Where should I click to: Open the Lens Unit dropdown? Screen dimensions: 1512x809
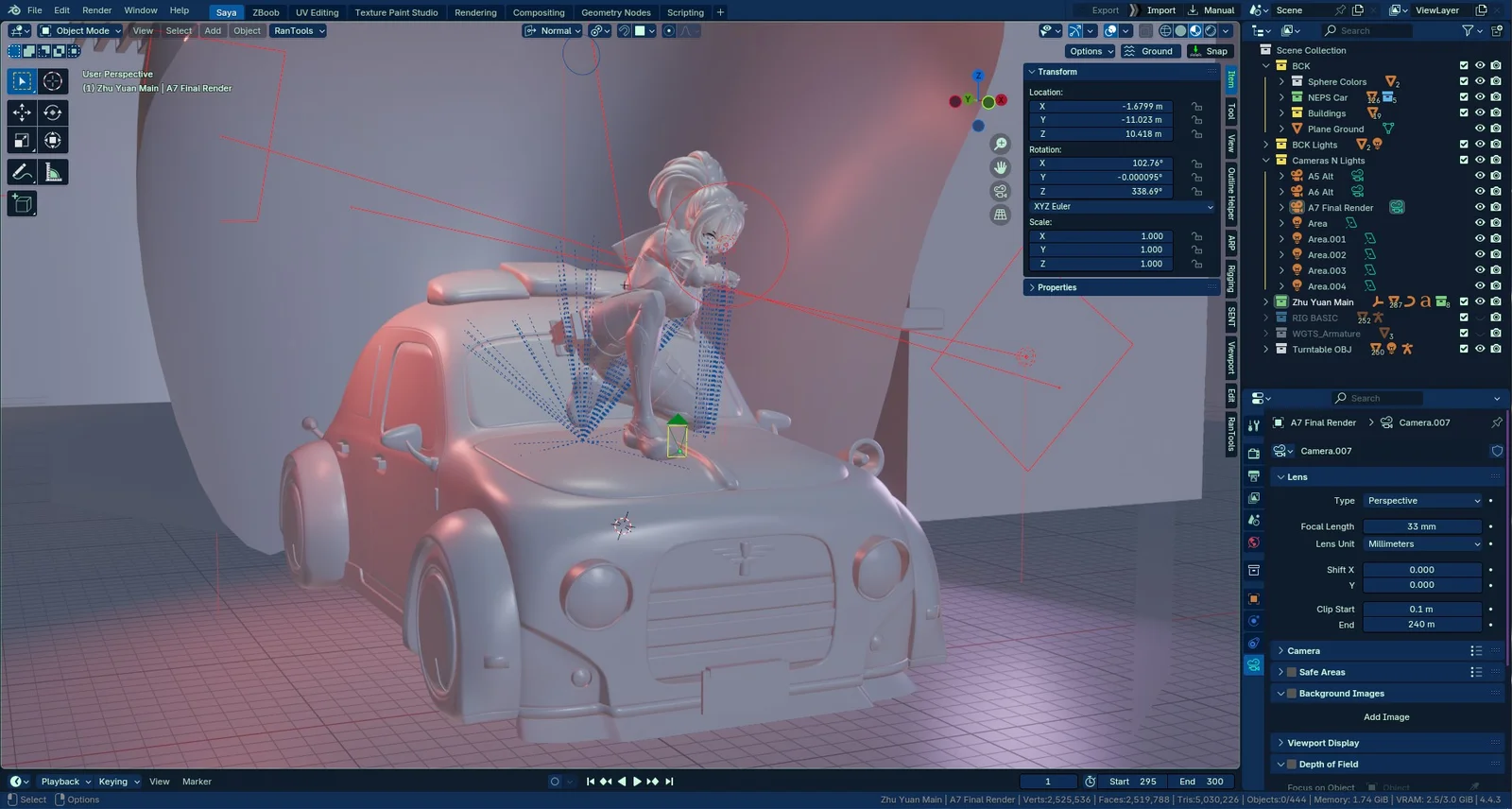(1422, 543)
